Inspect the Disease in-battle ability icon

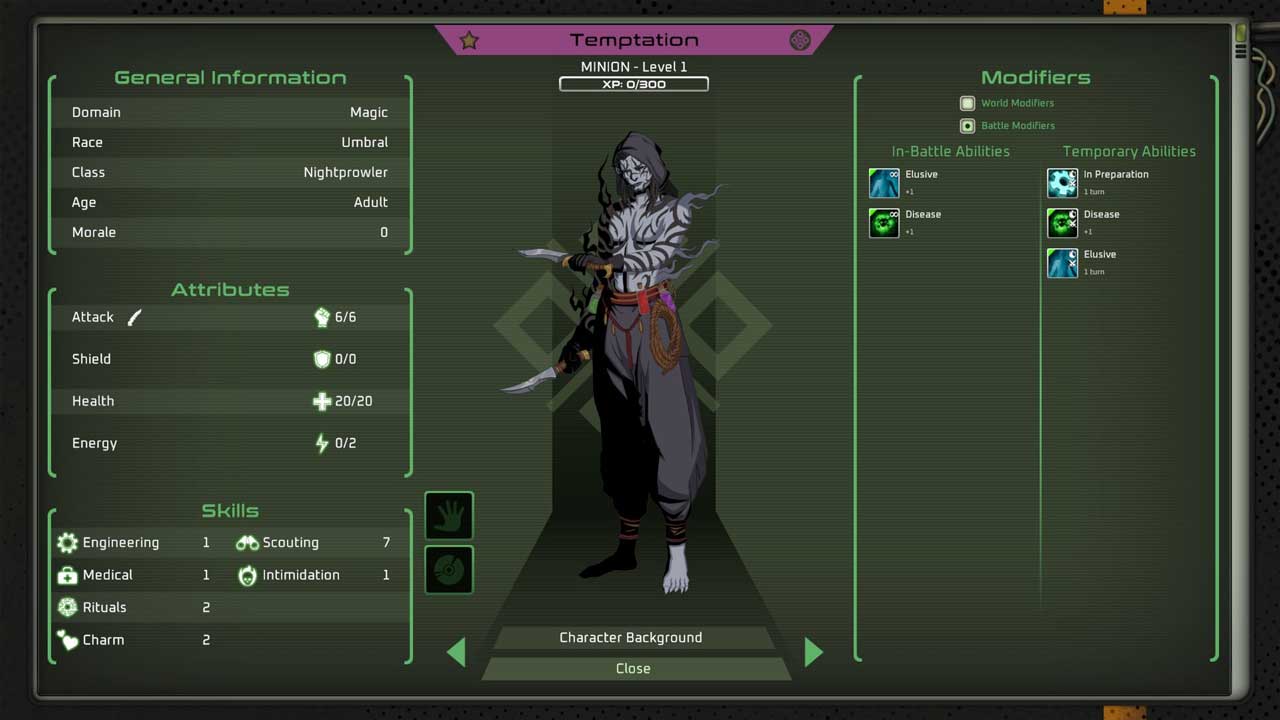(884, 223)
